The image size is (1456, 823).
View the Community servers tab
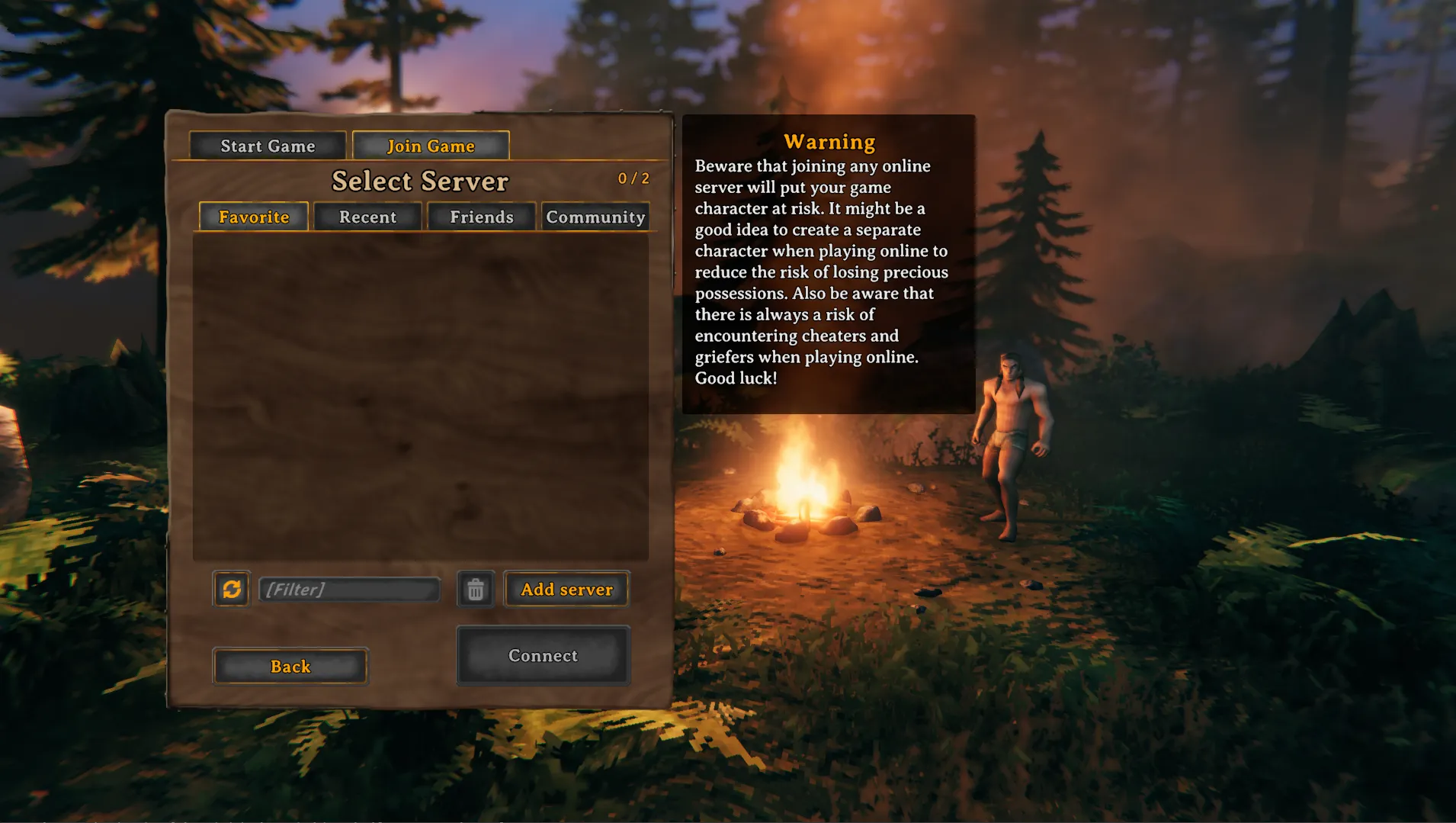tap(595, 217)
